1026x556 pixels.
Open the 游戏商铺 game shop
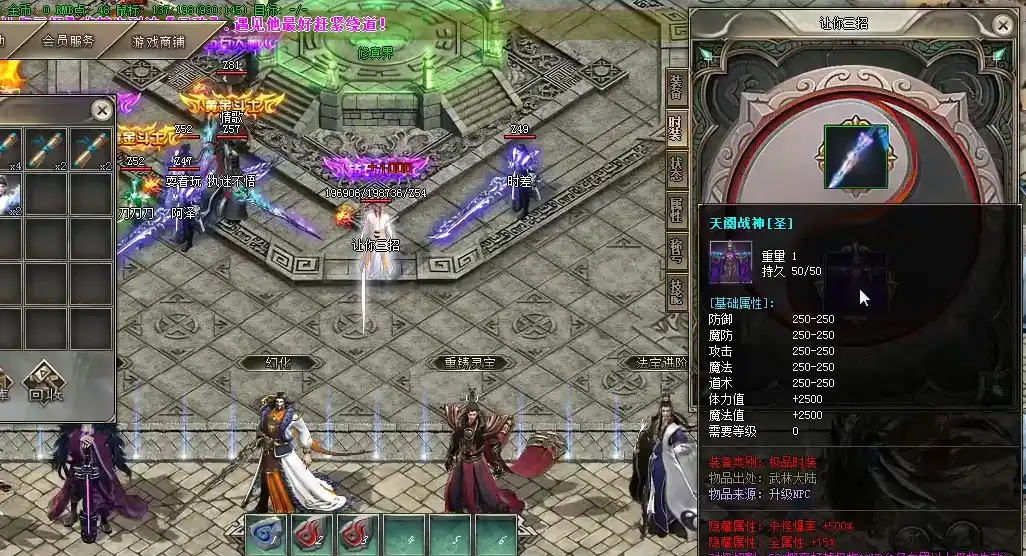pos(158,42)
